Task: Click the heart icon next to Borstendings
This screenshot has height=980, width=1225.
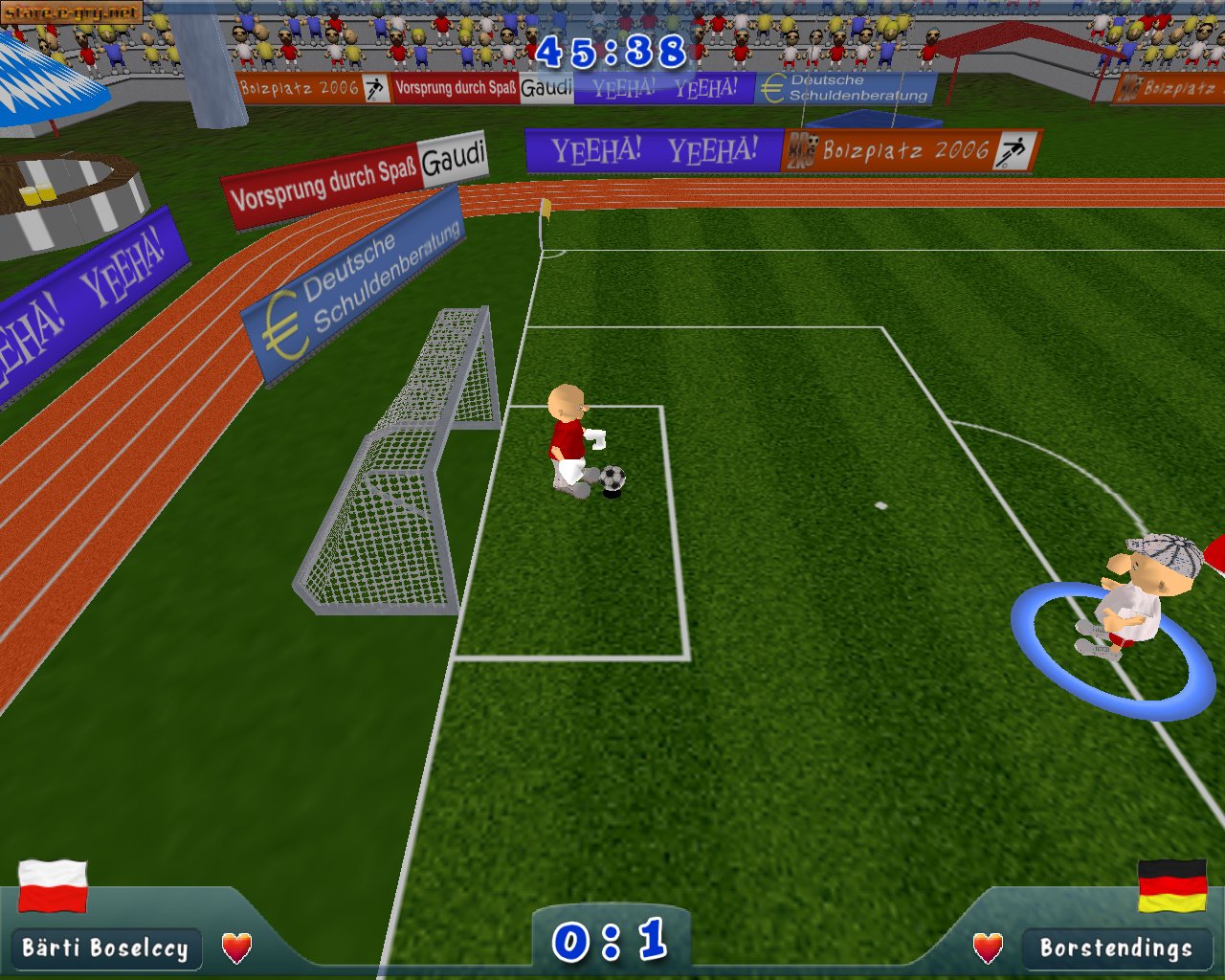Action: coord(986,948)
